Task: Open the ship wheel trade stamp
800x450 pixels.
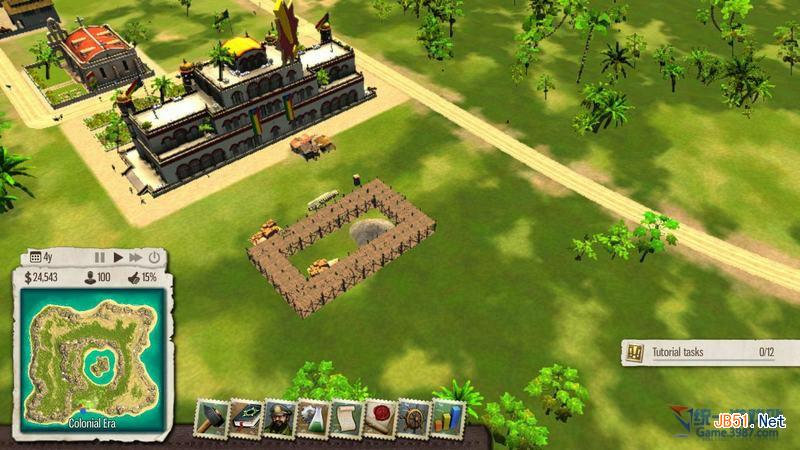Action: pos(413,418)
